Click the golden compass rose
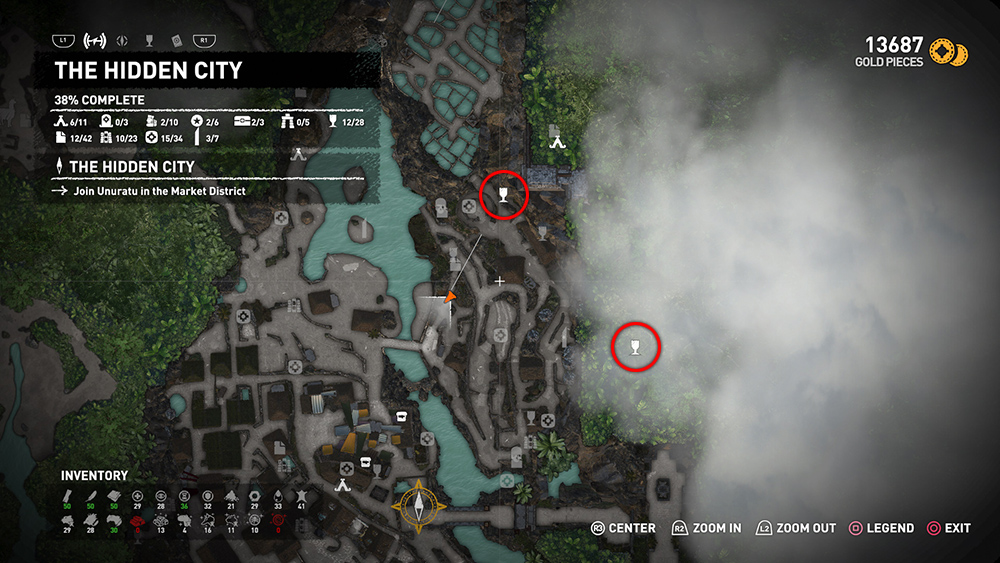 (420, 507)
